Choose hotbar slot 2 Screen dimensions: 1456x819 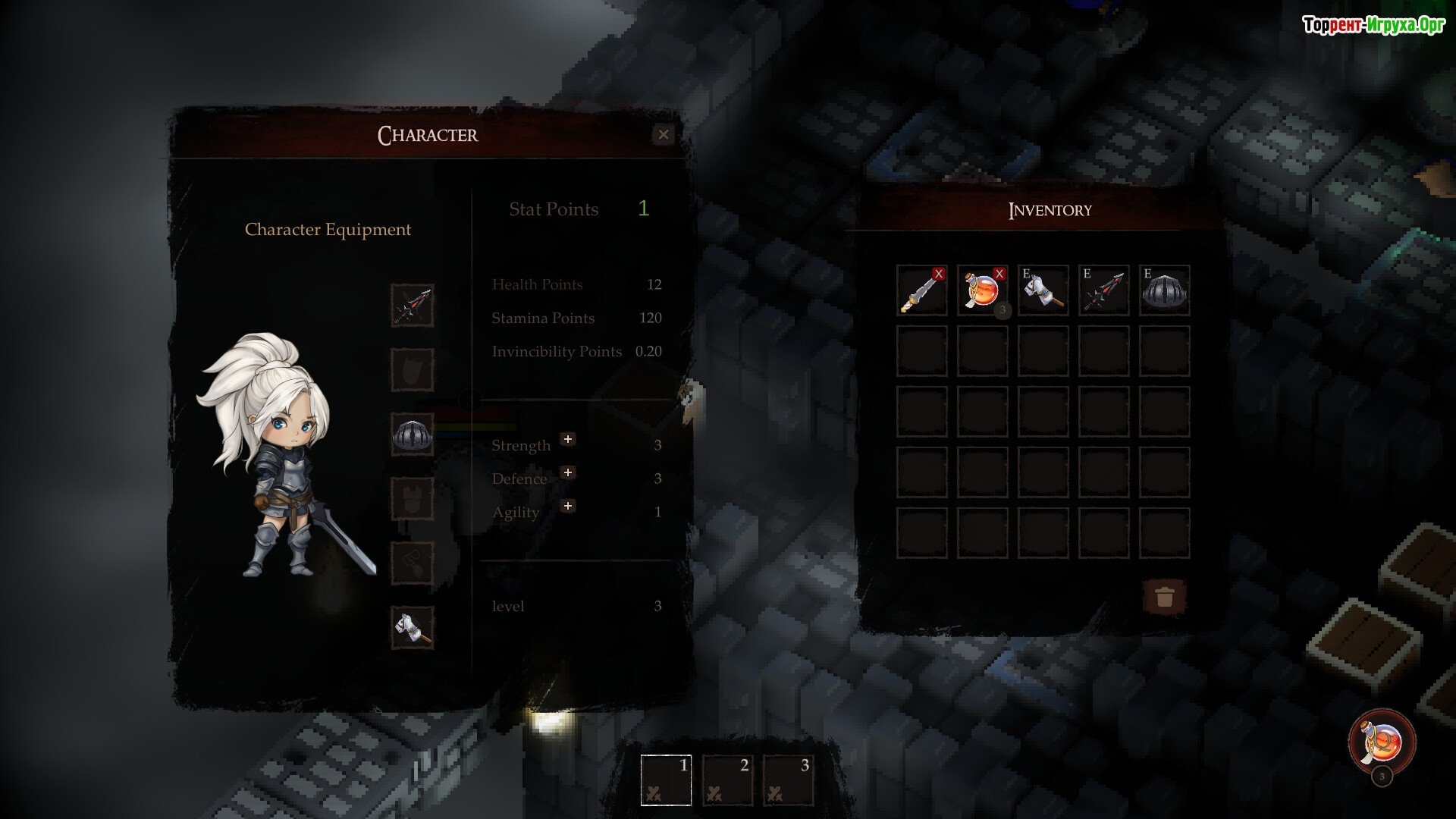tap(726, 780)
